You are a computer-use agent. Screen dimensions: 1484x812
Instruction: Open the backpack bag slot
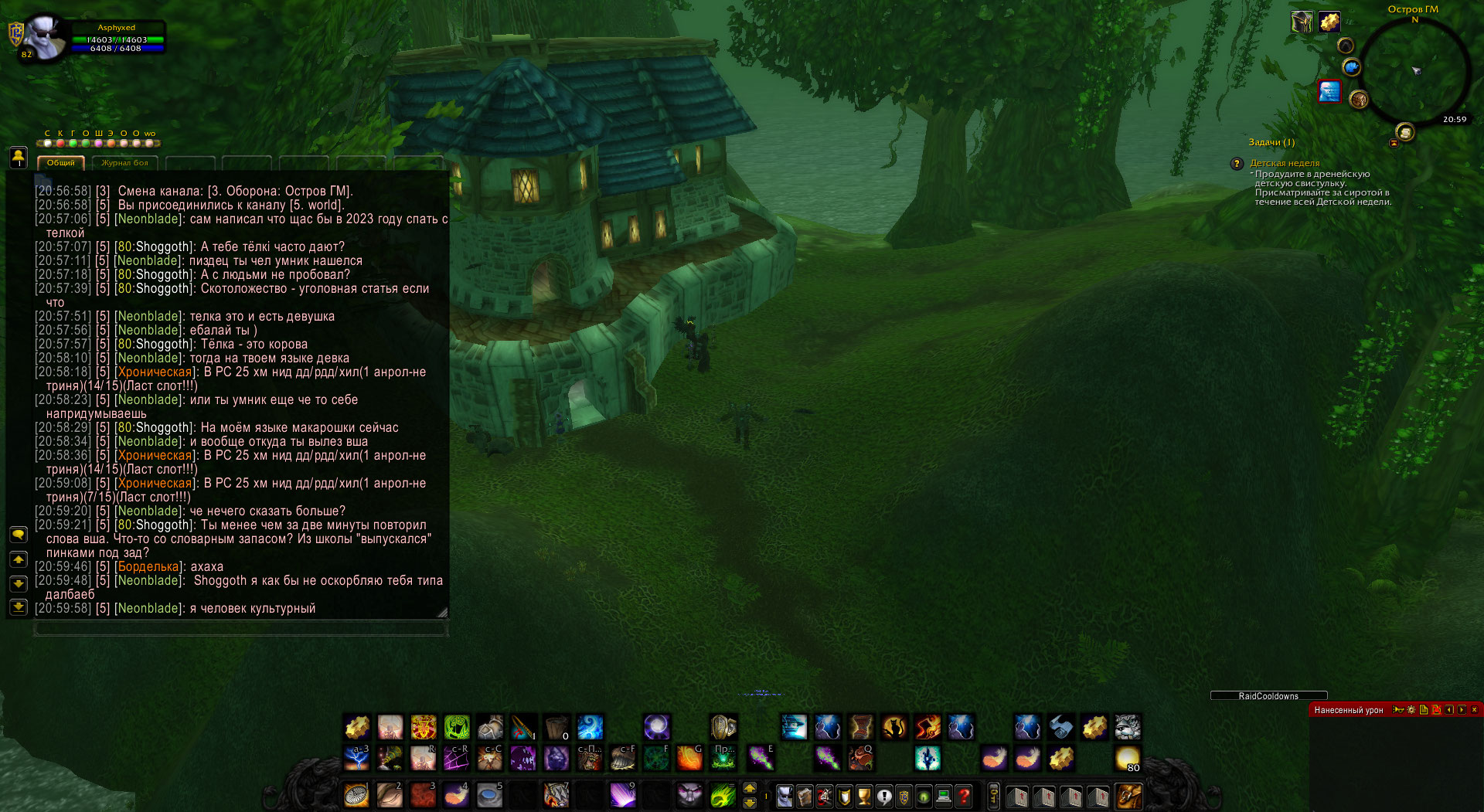pos(1128,796)
